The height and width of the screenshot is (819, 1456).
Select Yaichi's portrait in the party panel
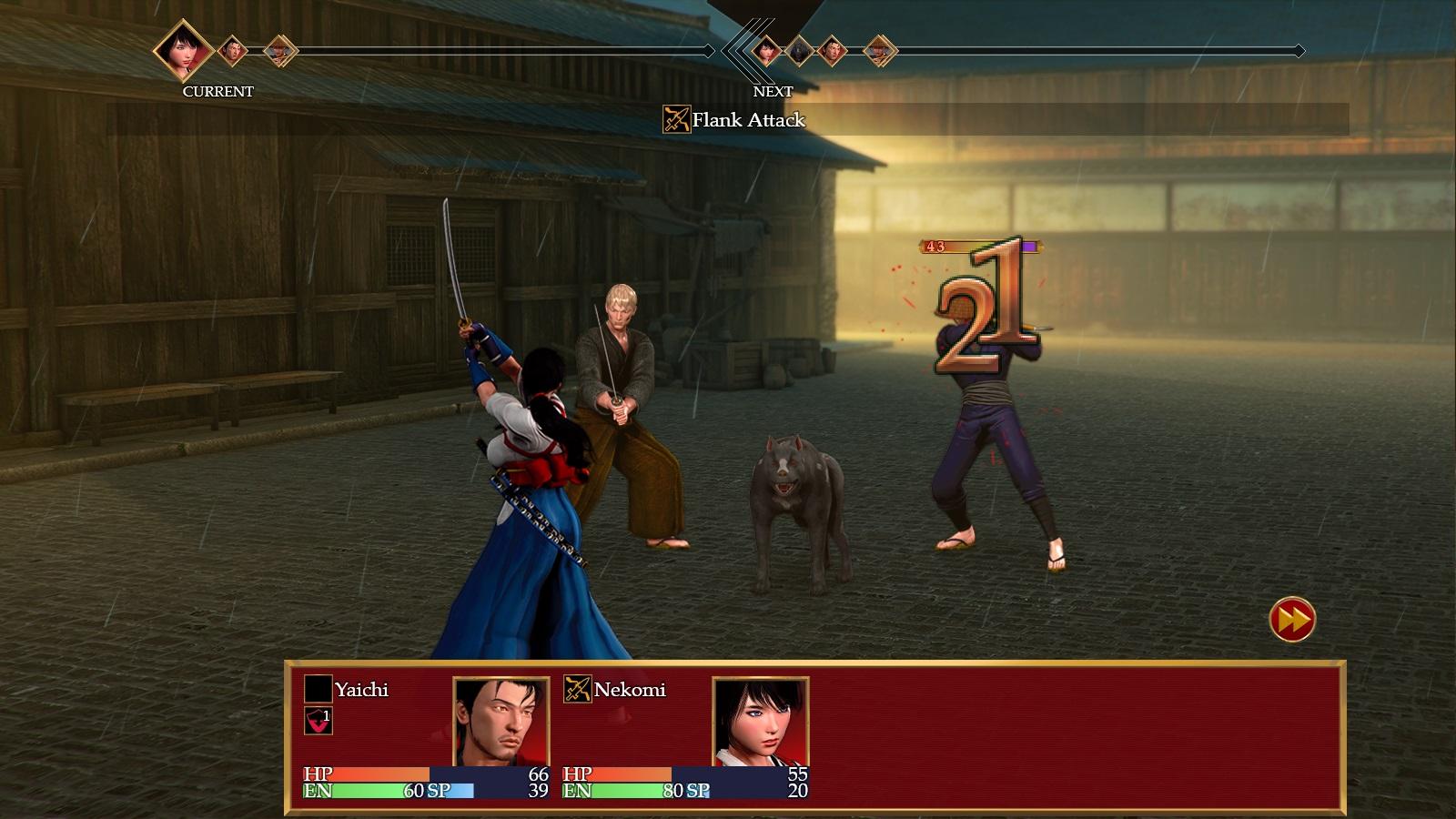(500, 722)
